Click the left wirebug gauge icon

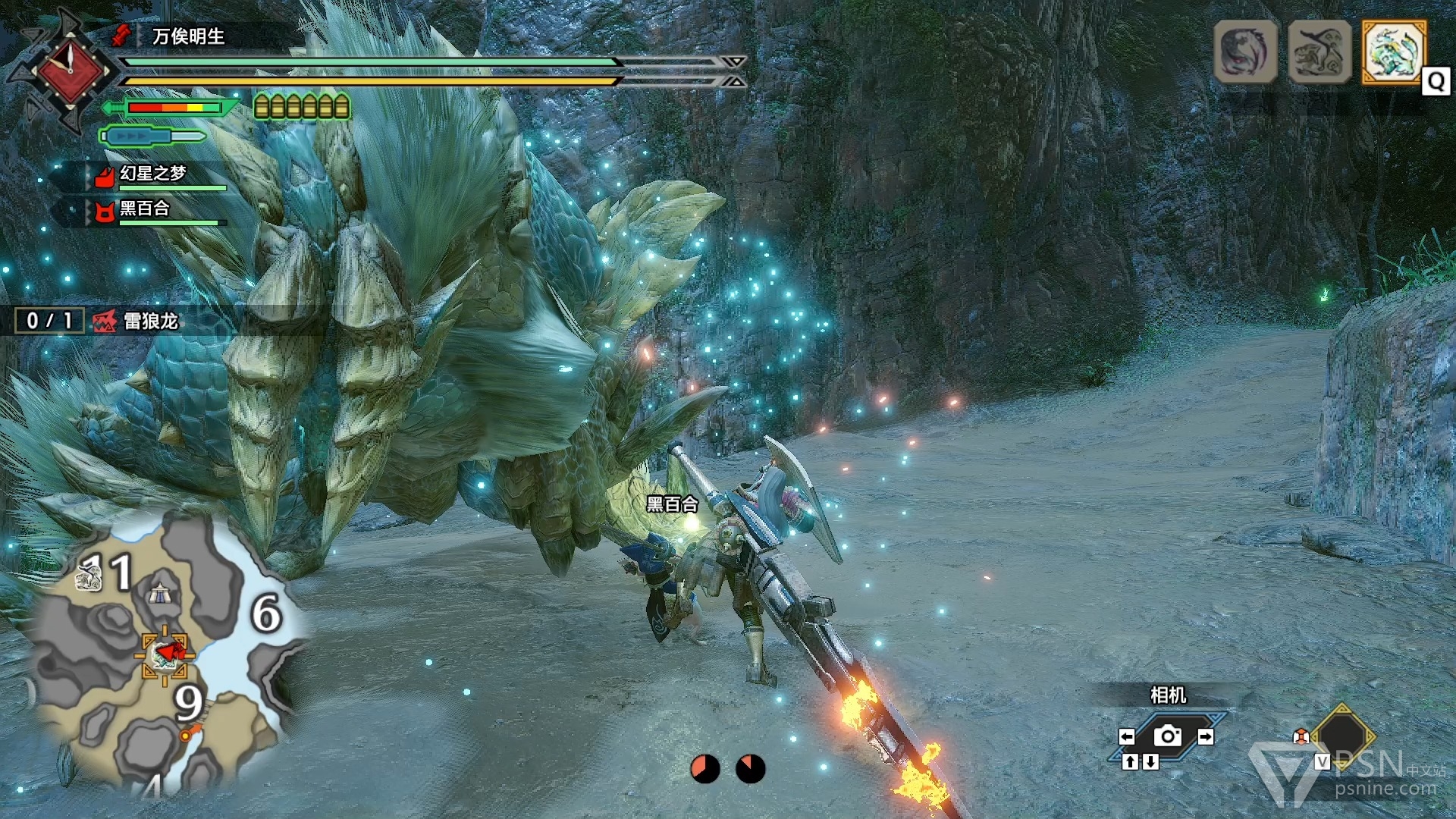[x=704, y=768]
